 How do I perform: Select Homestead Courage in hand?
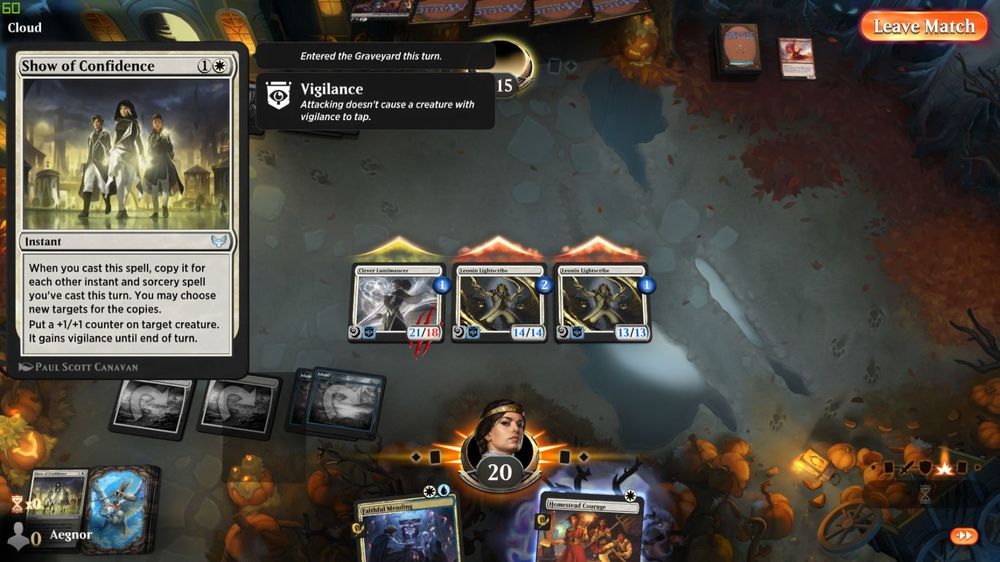tap(590, 530)
